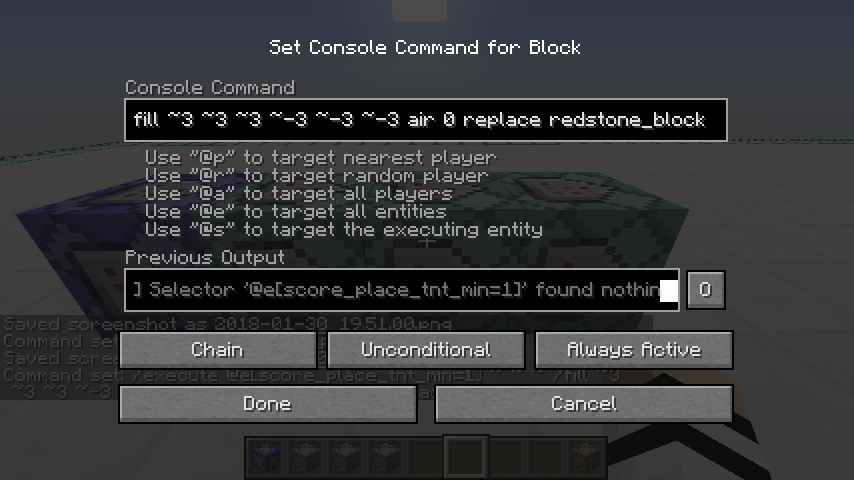The width and height of the screenshot is (854, 480).
Task: Click the Previous Output text box
Action: [401, 290]
